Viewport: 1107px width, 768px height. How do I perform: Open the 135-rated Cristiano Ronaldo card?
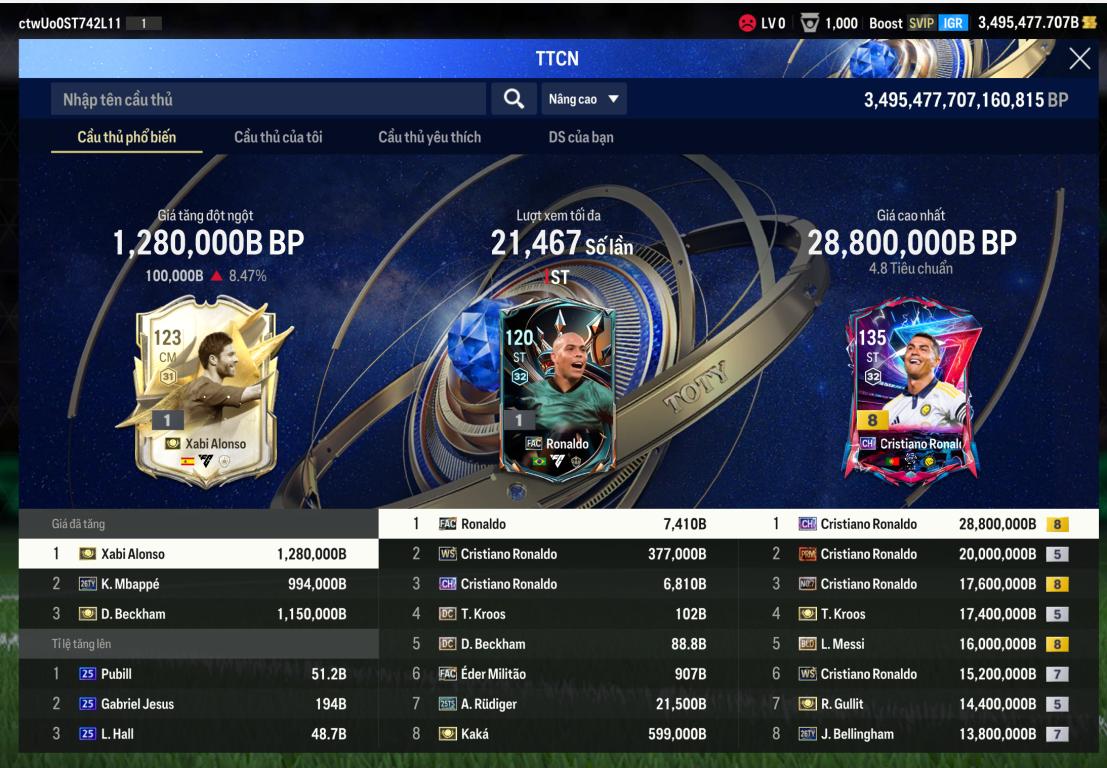coord(908,384)
